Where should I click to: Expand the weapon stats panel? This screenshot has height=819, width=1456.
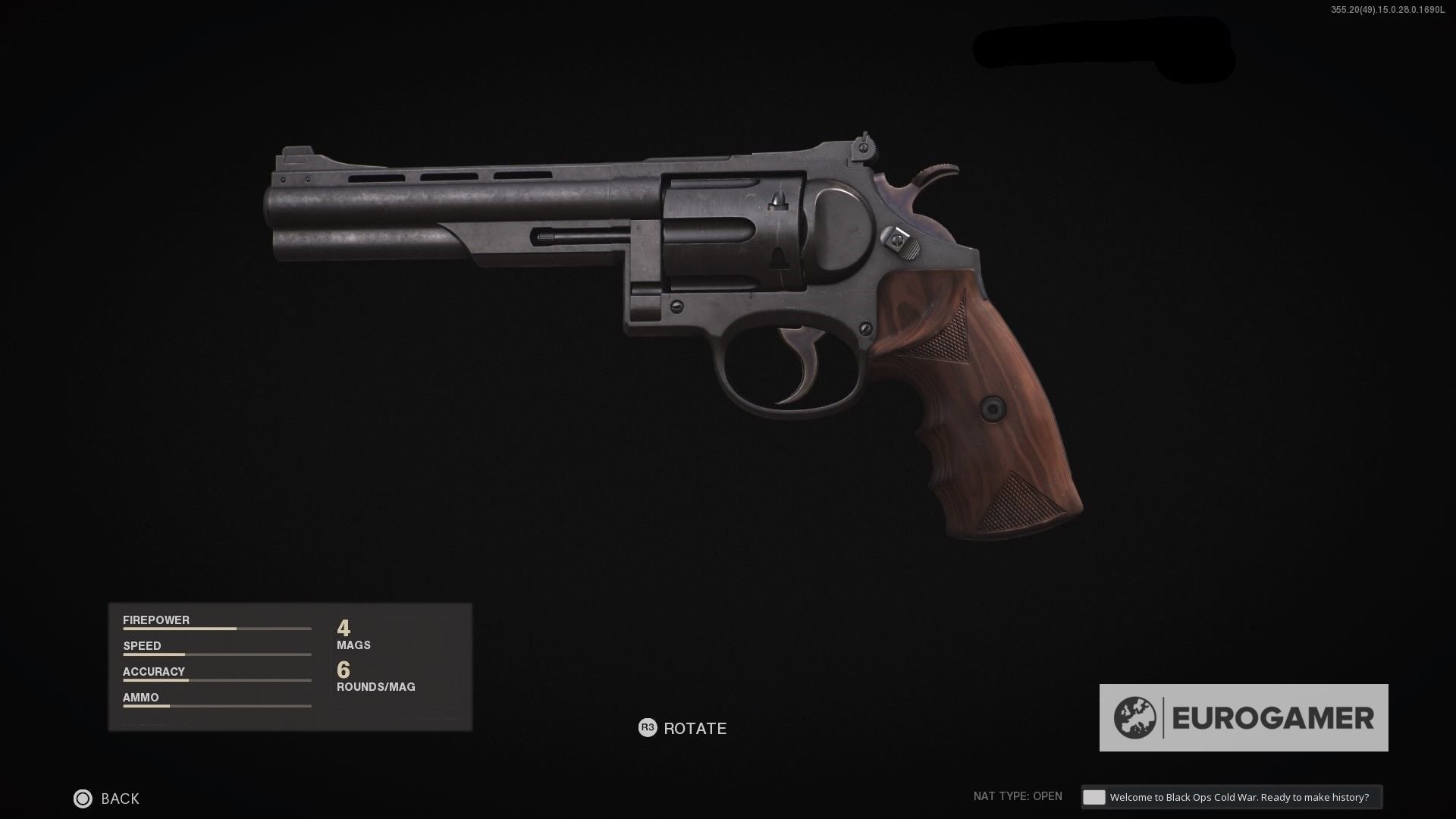point(290,667)
